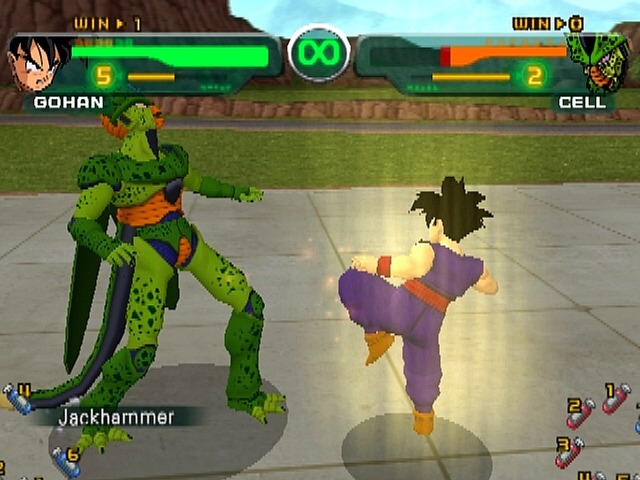Image resolution: width=640 pixels, height=480 pixels.
Task: Select Cell's character portrait
Action: 598,62
